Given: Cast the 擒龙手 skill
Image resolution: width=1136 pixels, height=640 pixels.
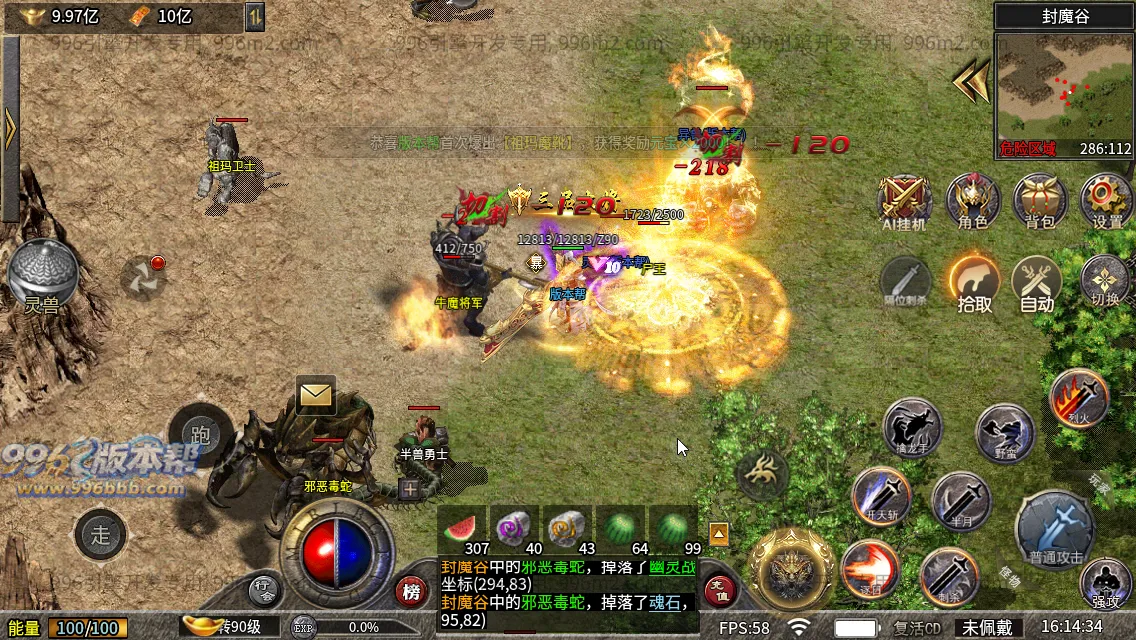Looking at the screenshot, I should [x=912, y=429].
